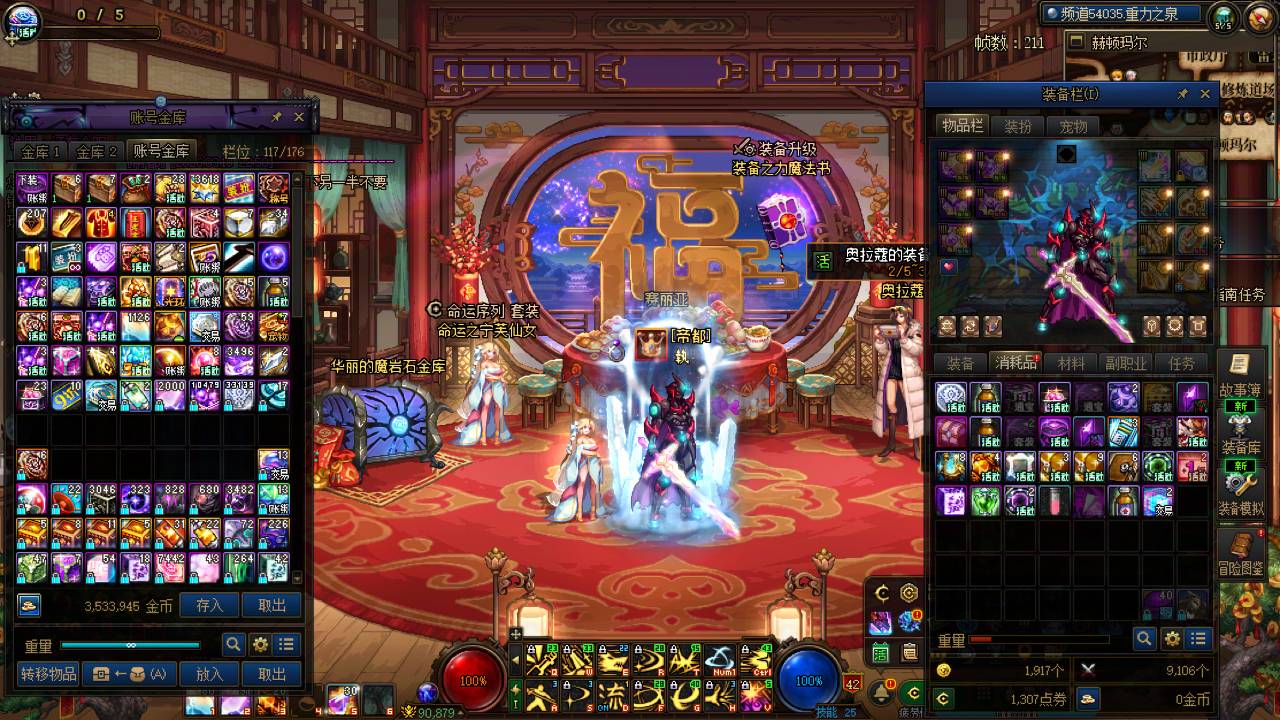
Task: Open the 故事簿 storybook side button
Action: click(x=1240, y=375)
